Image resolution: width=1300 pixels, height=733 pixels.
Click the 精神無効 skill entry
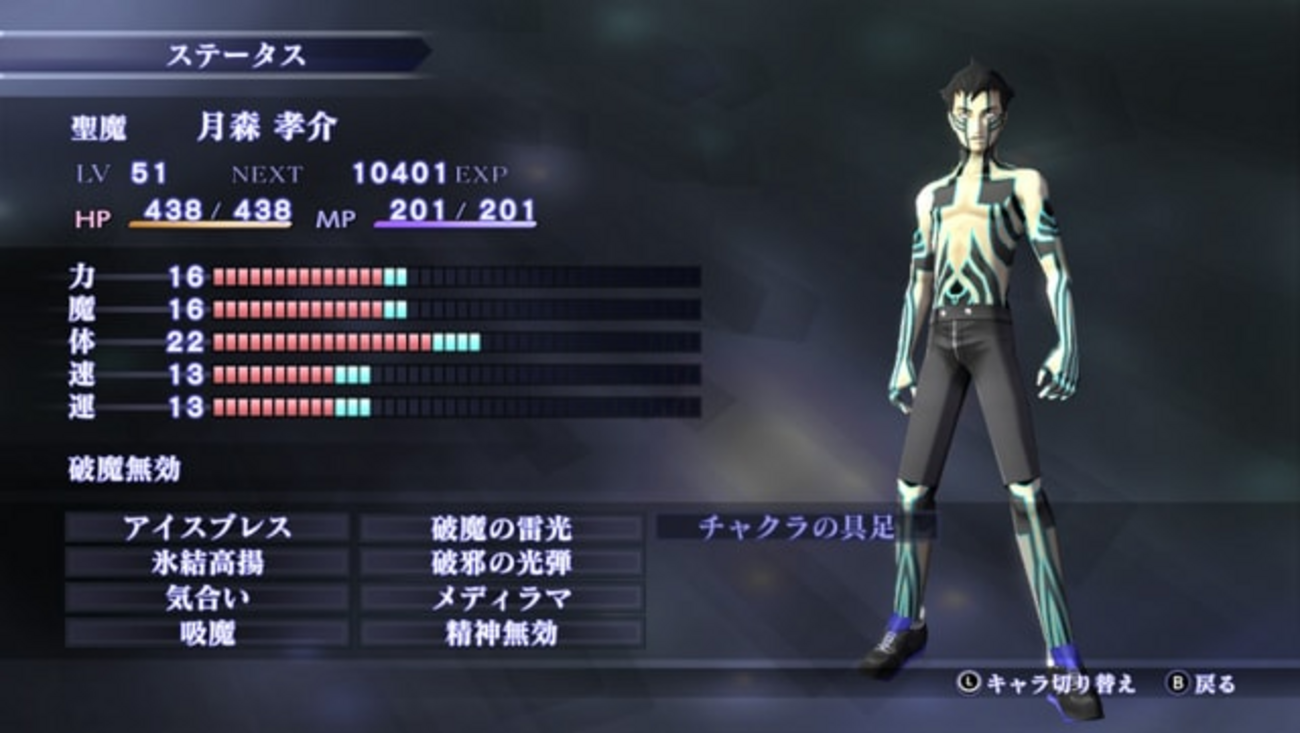pyautogui.click(x=501, y=633)
